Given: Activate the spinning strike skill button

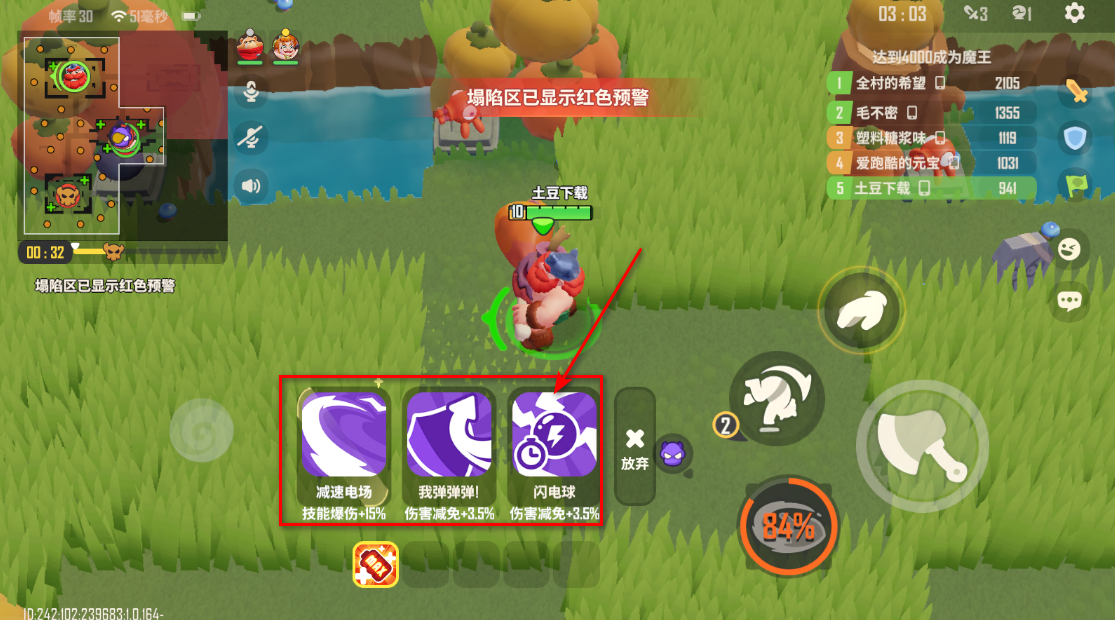Looking at the screenshot, I should pyautogui.click(x=776, y=397).
